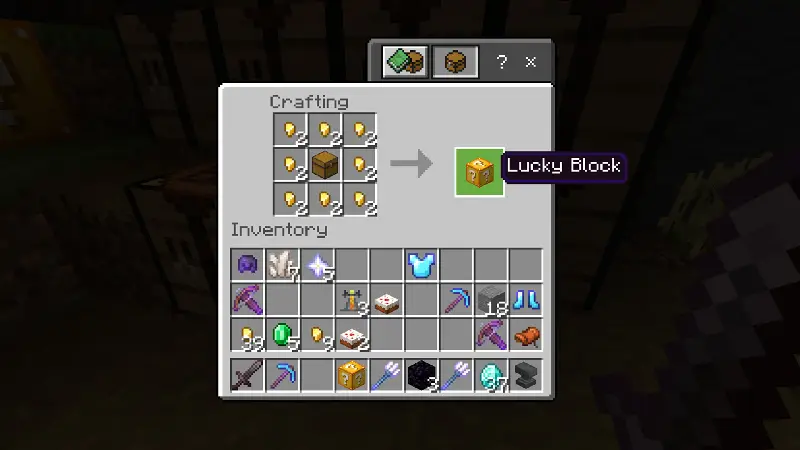The height and width of the screenshot is (450, 800).
Task: Pick up the brewing stand stack
Action: (351, 299)
